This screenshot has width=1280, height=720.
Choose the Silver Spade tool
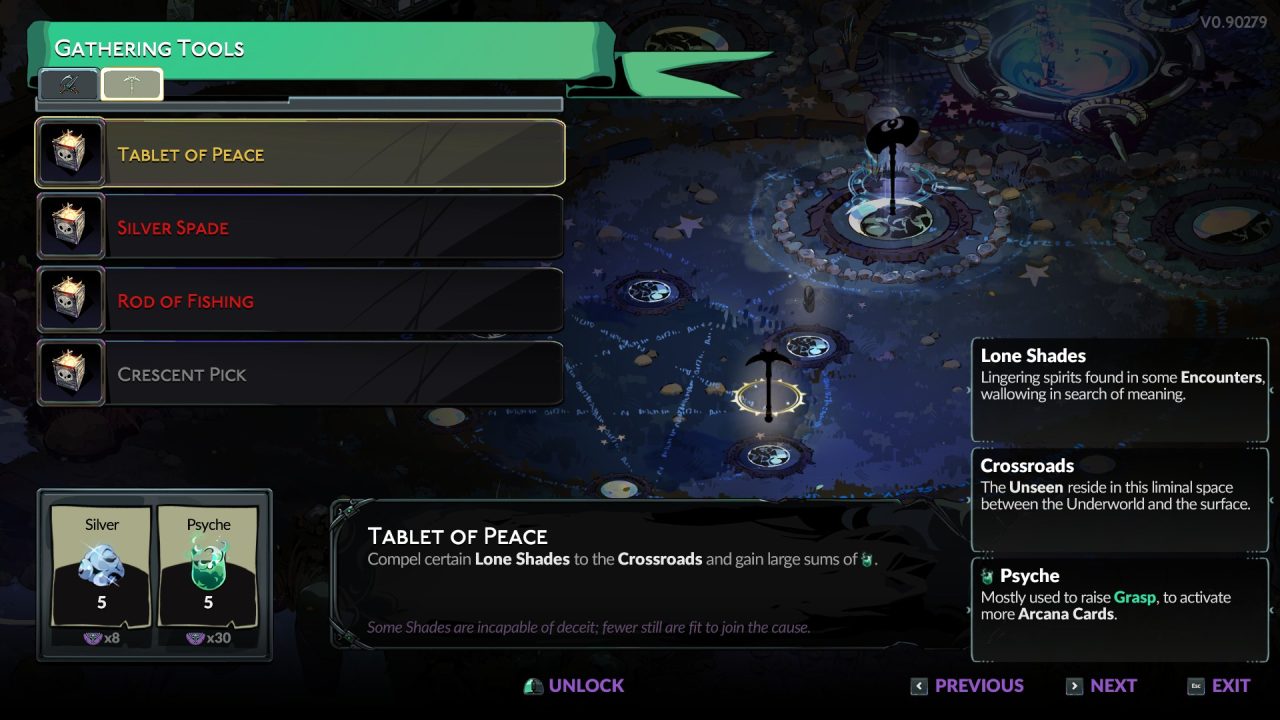(300, 227)
